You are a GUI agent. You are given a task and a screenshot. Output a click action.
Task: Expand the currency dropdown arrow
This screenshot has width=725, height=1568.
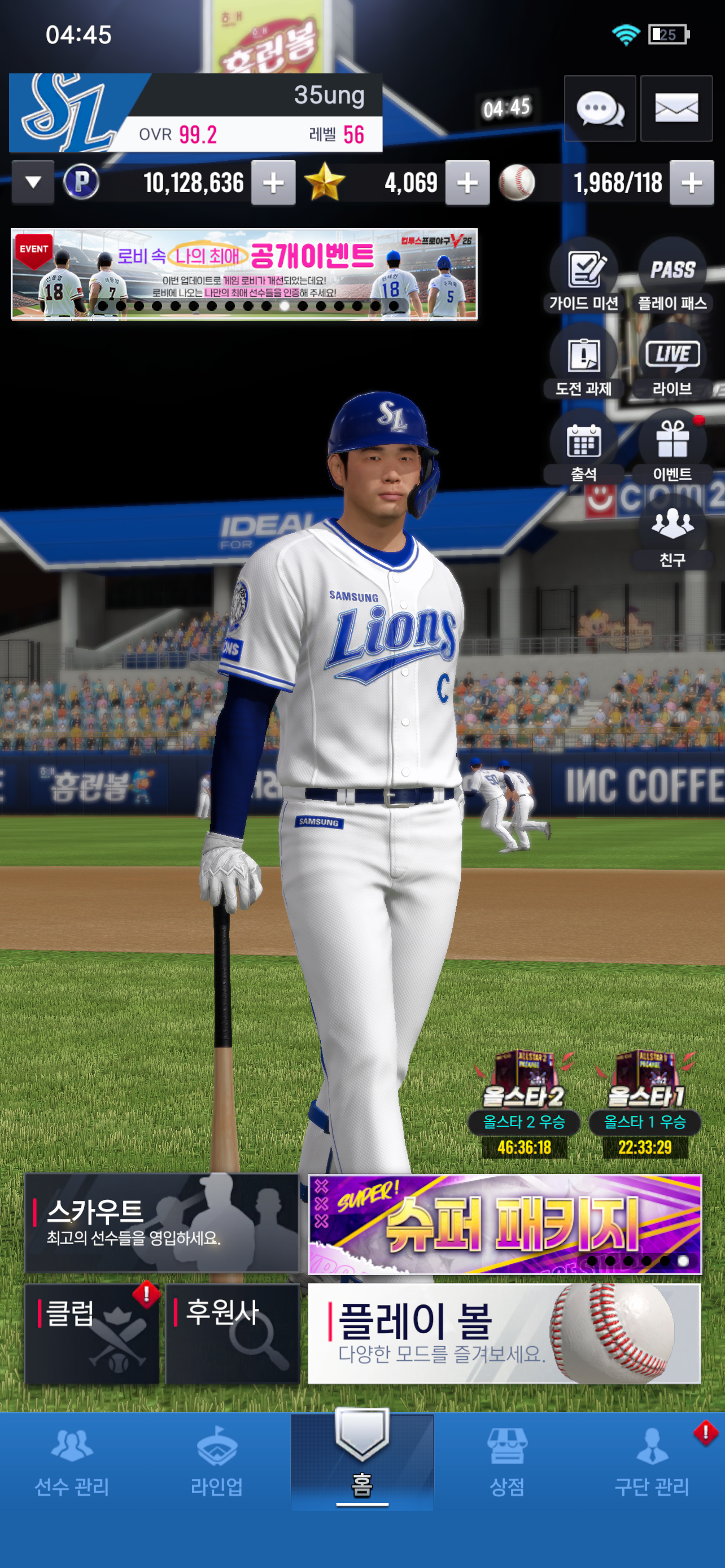point(33,182)
